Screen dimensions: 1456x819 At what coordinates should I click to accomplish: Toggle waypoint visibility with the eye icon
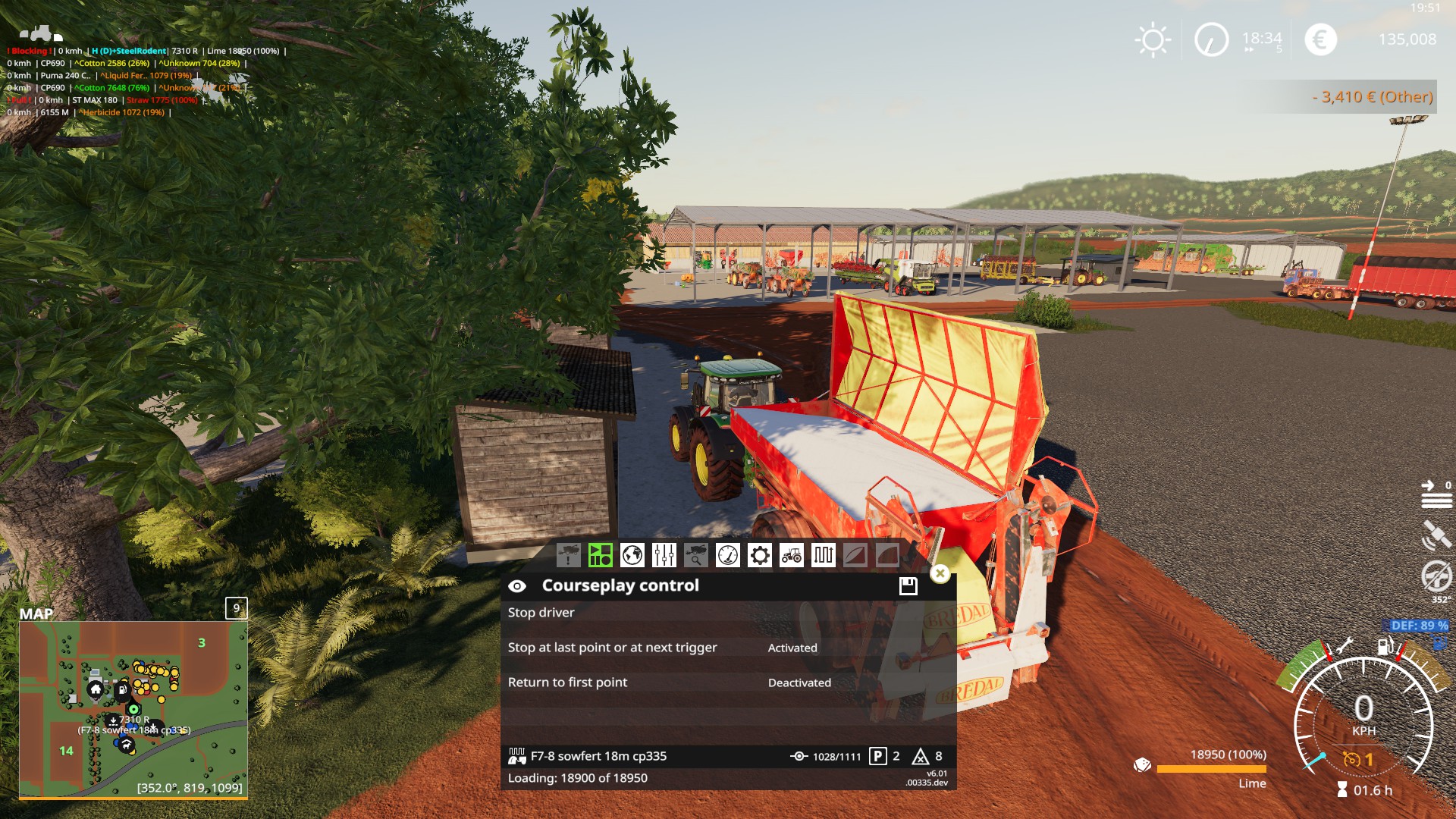(517, 586)
